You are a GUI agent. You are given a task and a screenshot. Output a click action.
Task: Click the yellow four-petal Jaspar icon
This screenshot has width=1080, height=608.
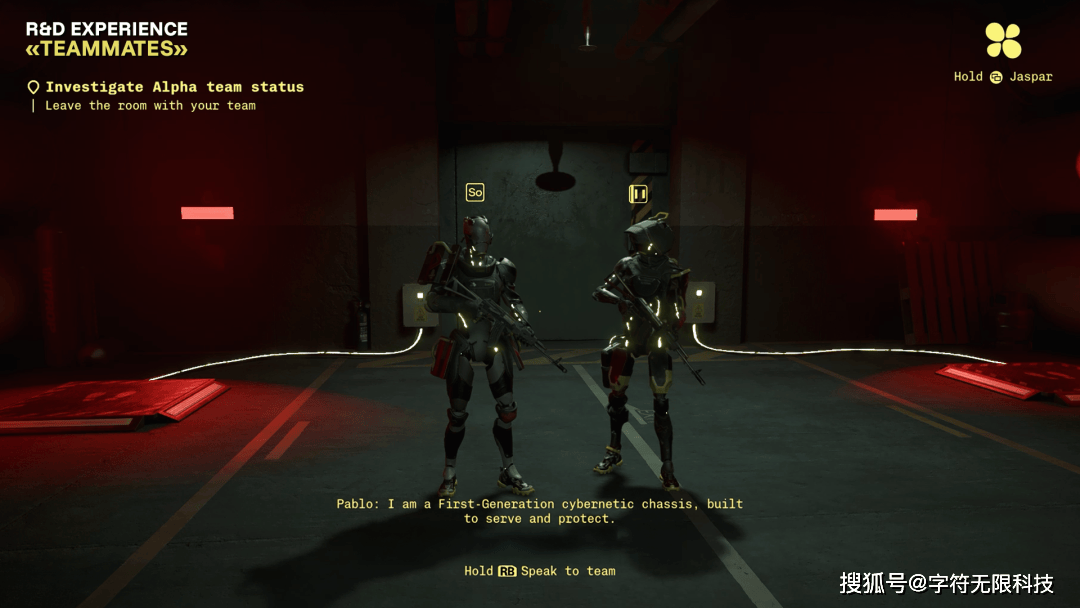click(x=1003, y=40)
